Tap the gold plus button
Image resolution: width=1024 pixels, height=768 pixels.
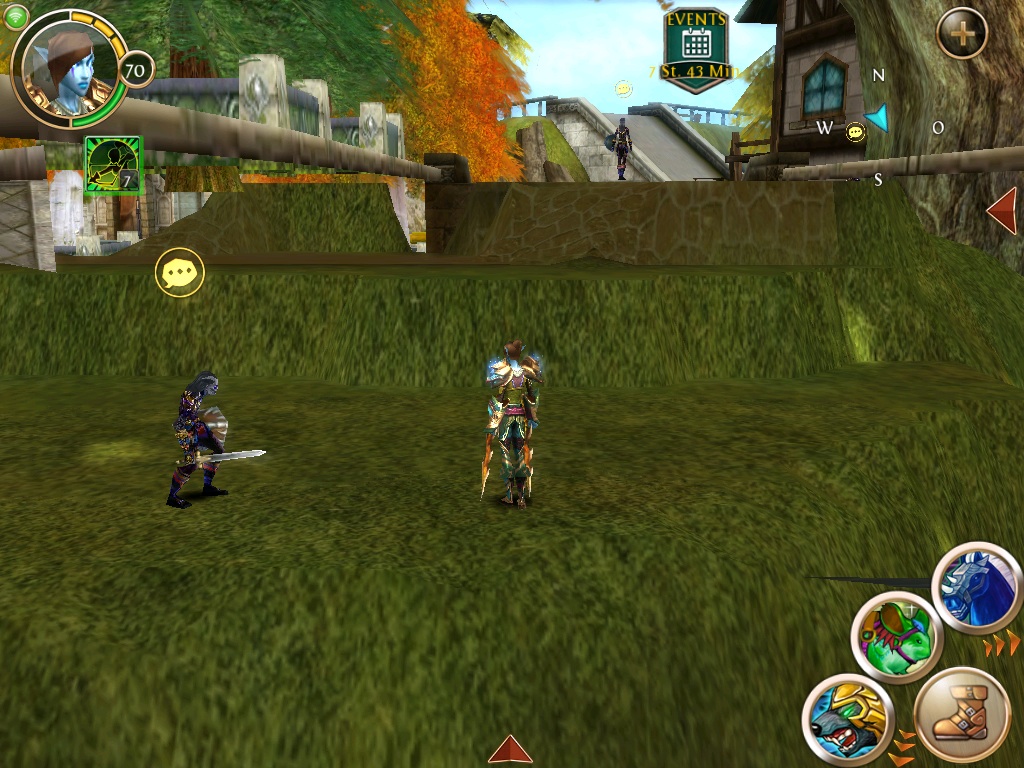click(962, 34)
